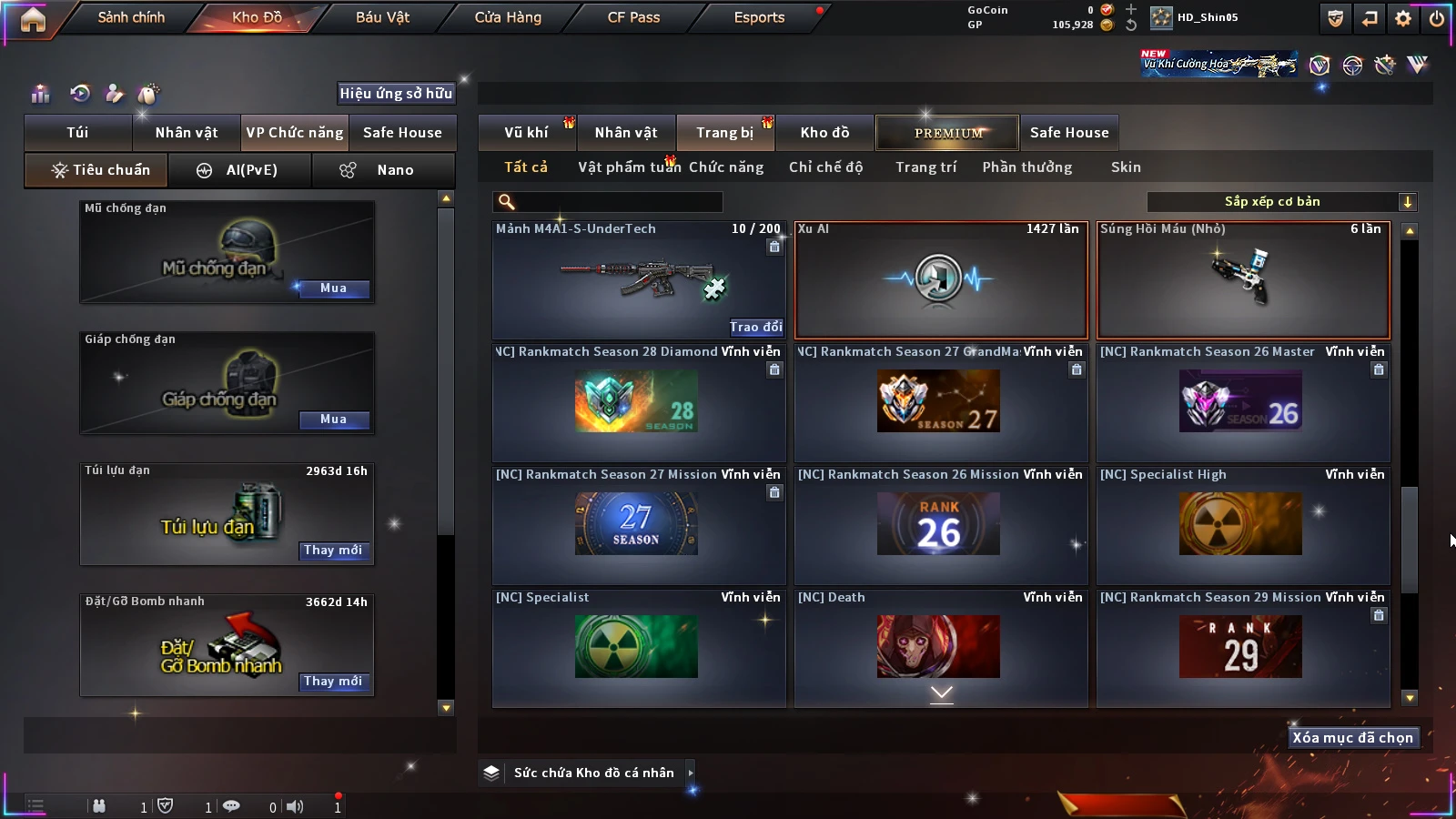The width and height of the screenshot is (1456, 819).
Task: Go to Sảnh chính lobby
Action: click(131, 17)
